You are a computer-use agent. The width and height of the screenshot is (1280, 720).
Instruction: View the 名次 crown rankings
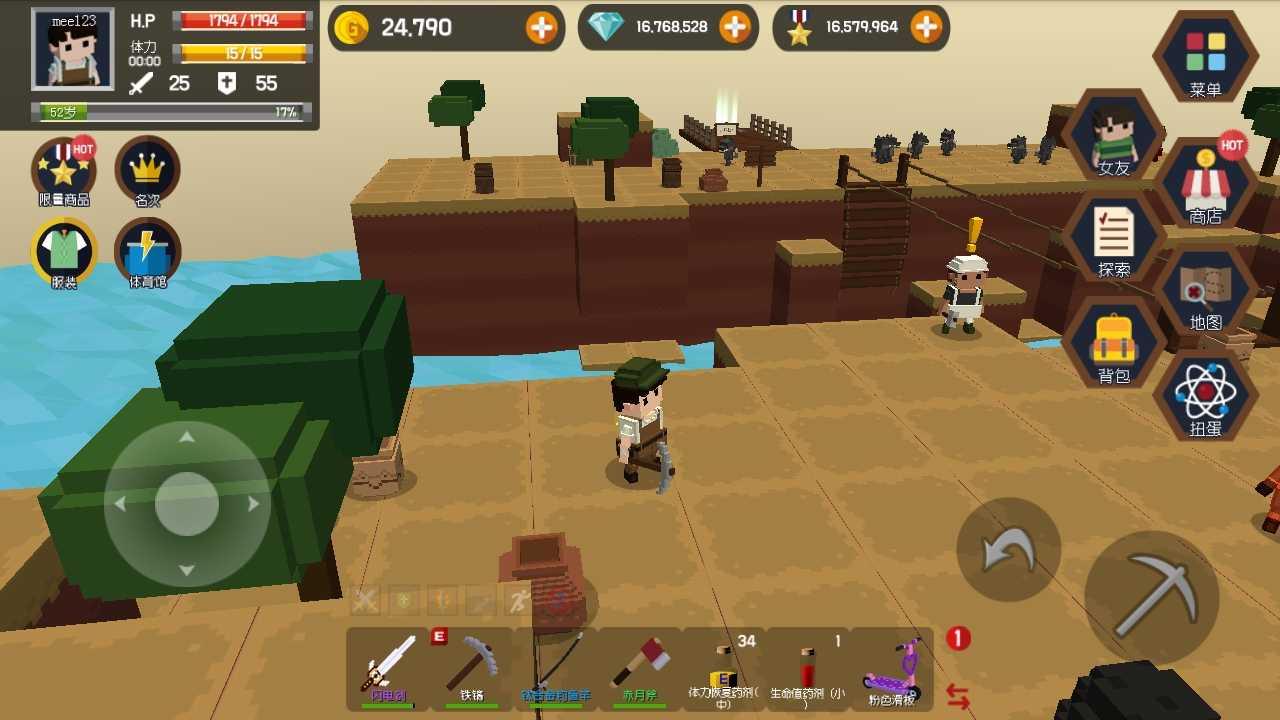click(148, 172)
